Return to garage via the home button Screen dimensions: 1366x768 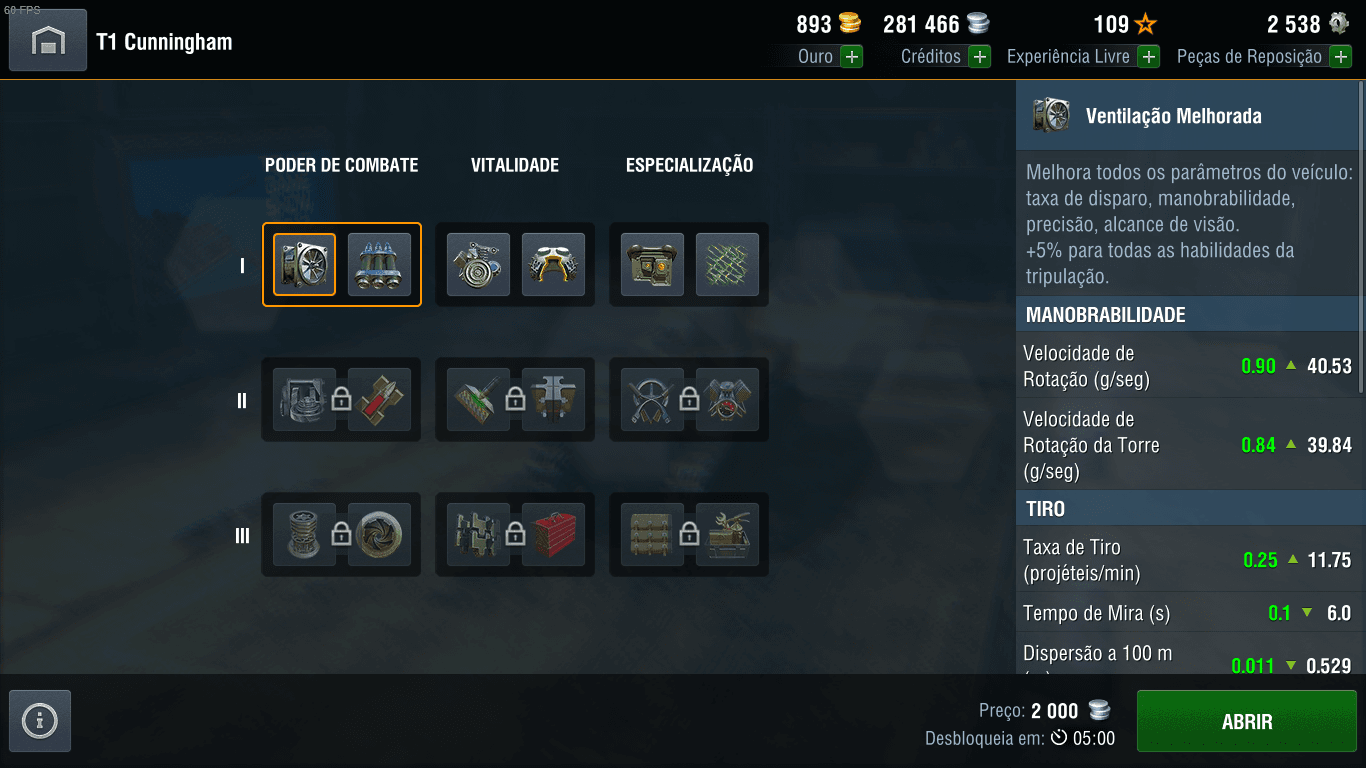[x=48, y=40]
